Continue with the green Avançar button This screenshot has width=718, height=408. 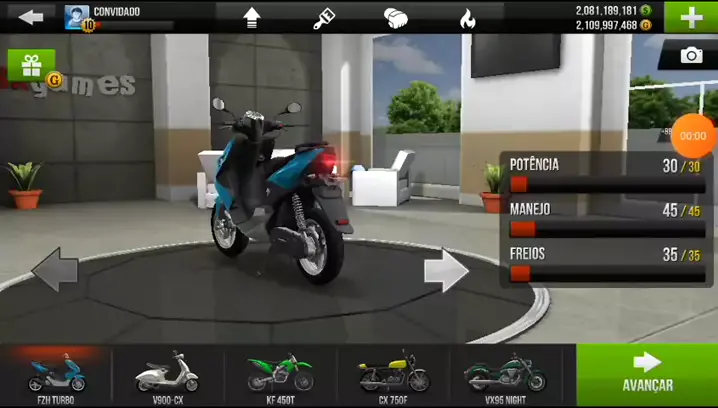click(x=647, y=374)
